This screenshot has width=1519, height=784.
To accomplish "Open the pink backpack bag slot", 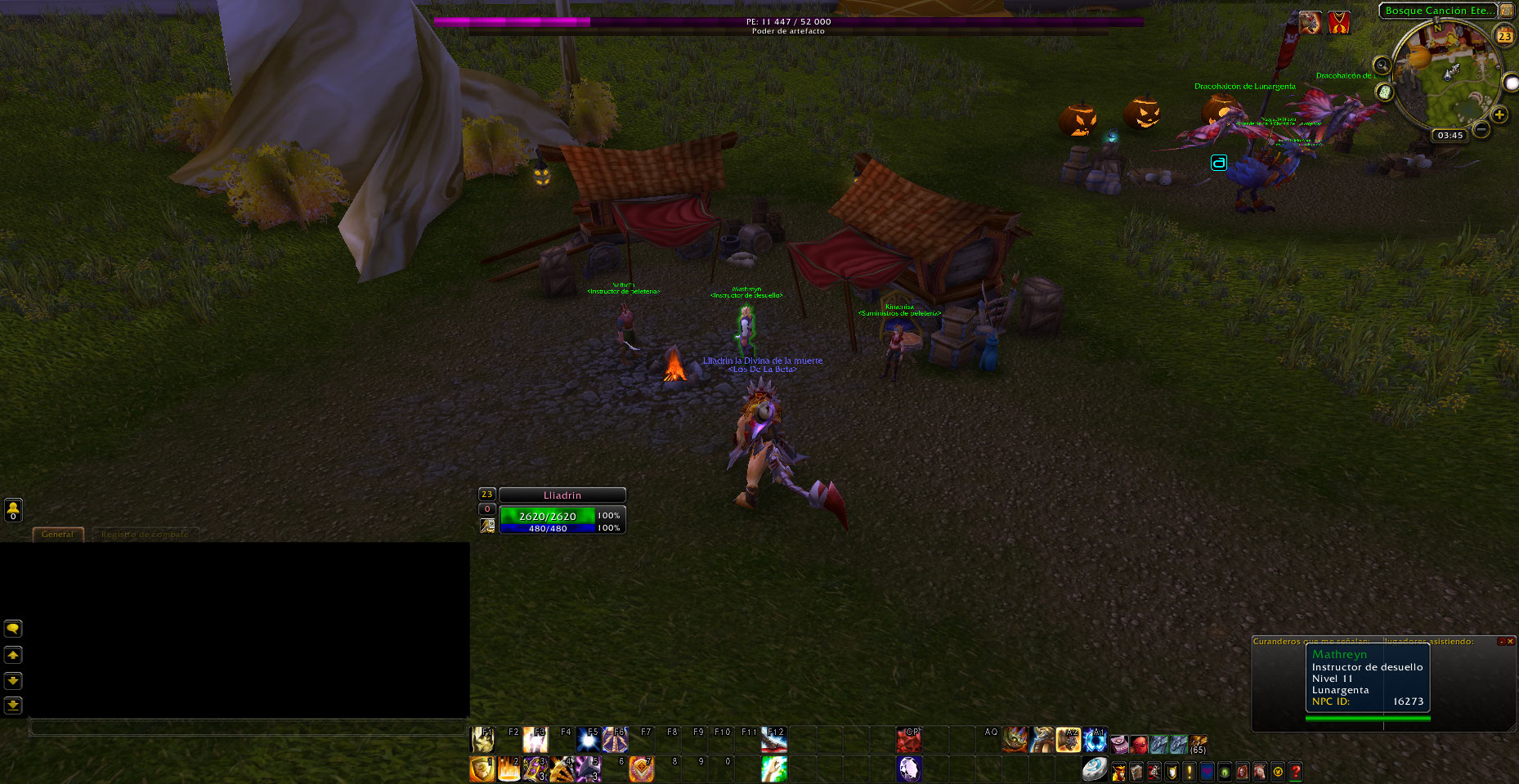I will click(x=1119, y=744).
